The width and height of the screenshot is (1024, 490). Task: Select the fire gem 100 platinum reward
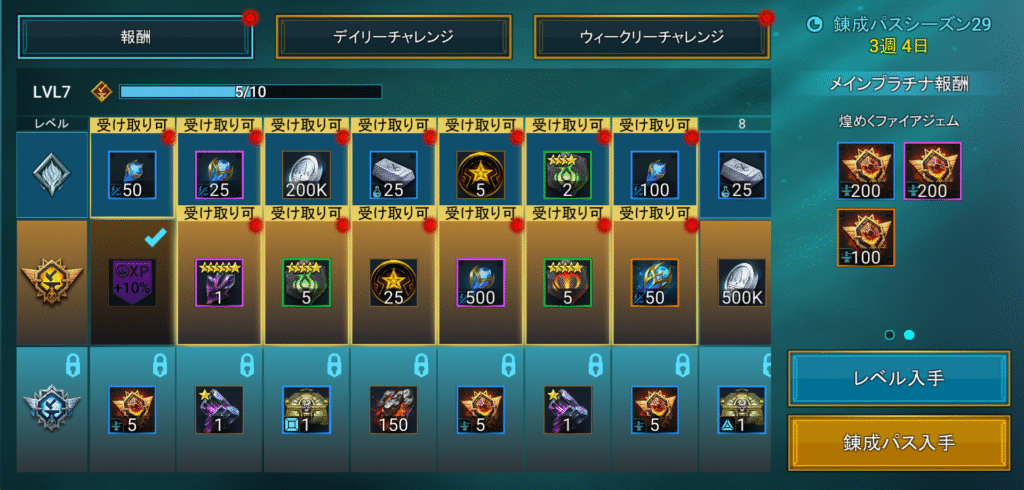866,236
